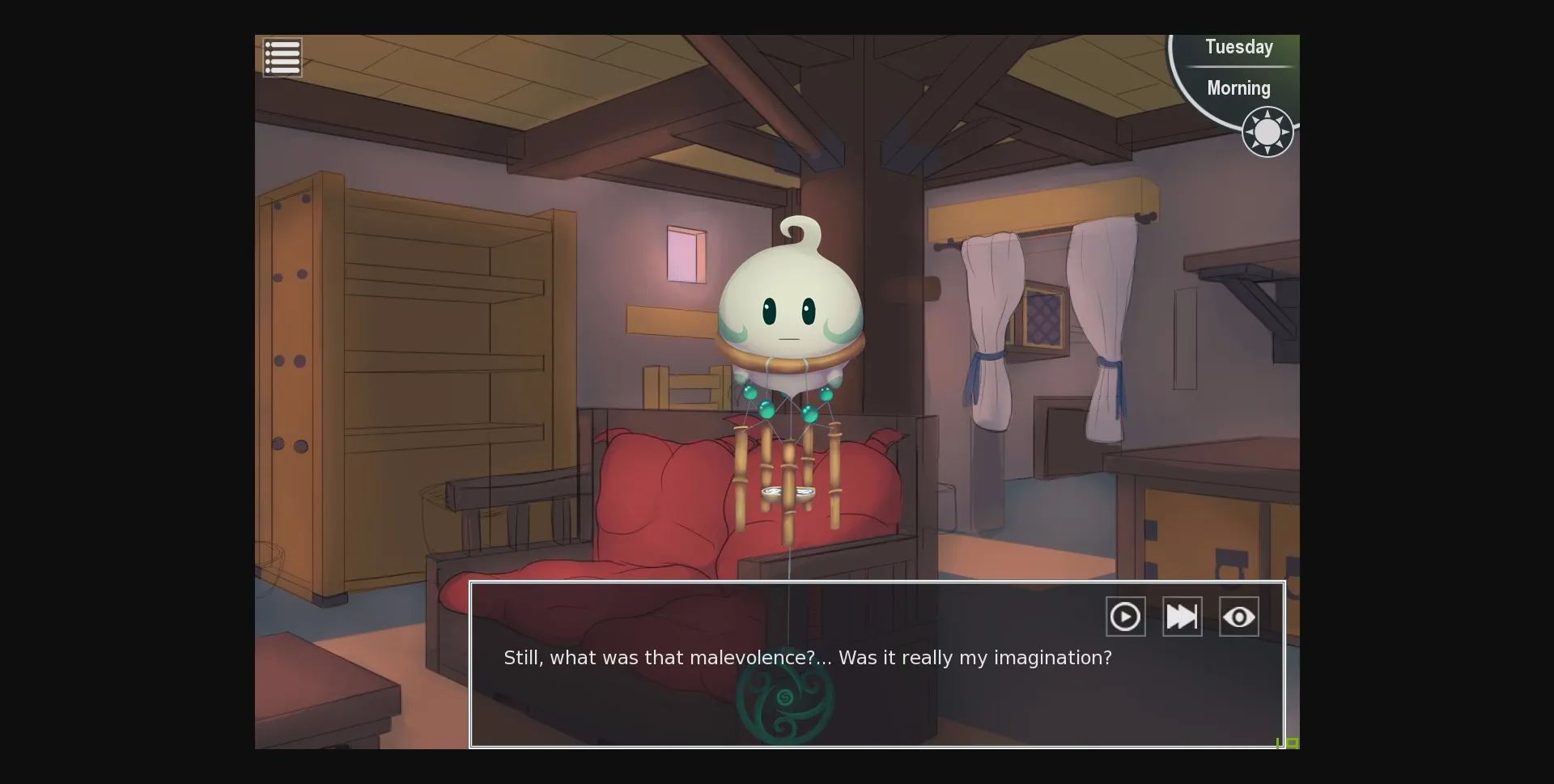The height and width of the screenshot is (784, 1554).
Task: Click the green continue indicator in the textbox corner
Action: [1285, 744]
